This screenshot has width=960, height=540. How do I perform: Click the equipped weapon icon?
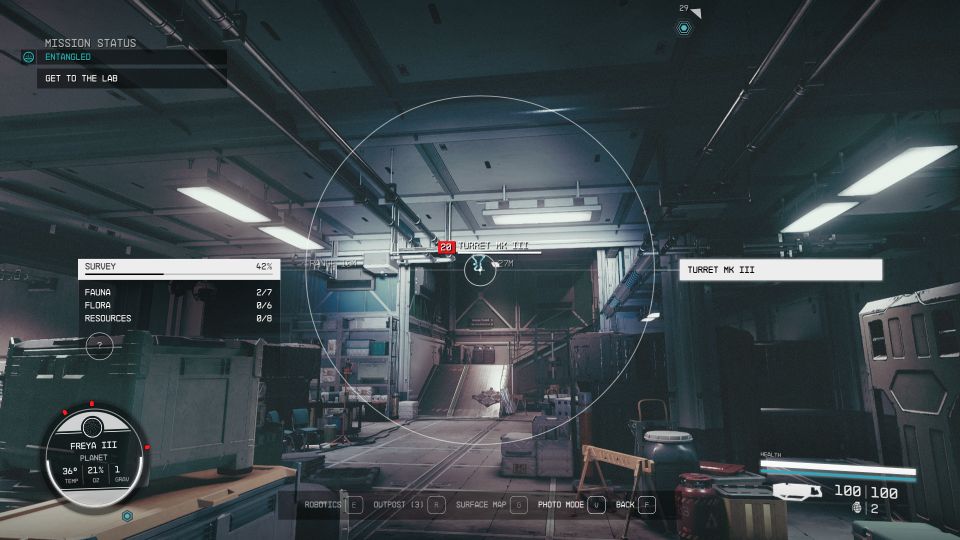(796, 491)
